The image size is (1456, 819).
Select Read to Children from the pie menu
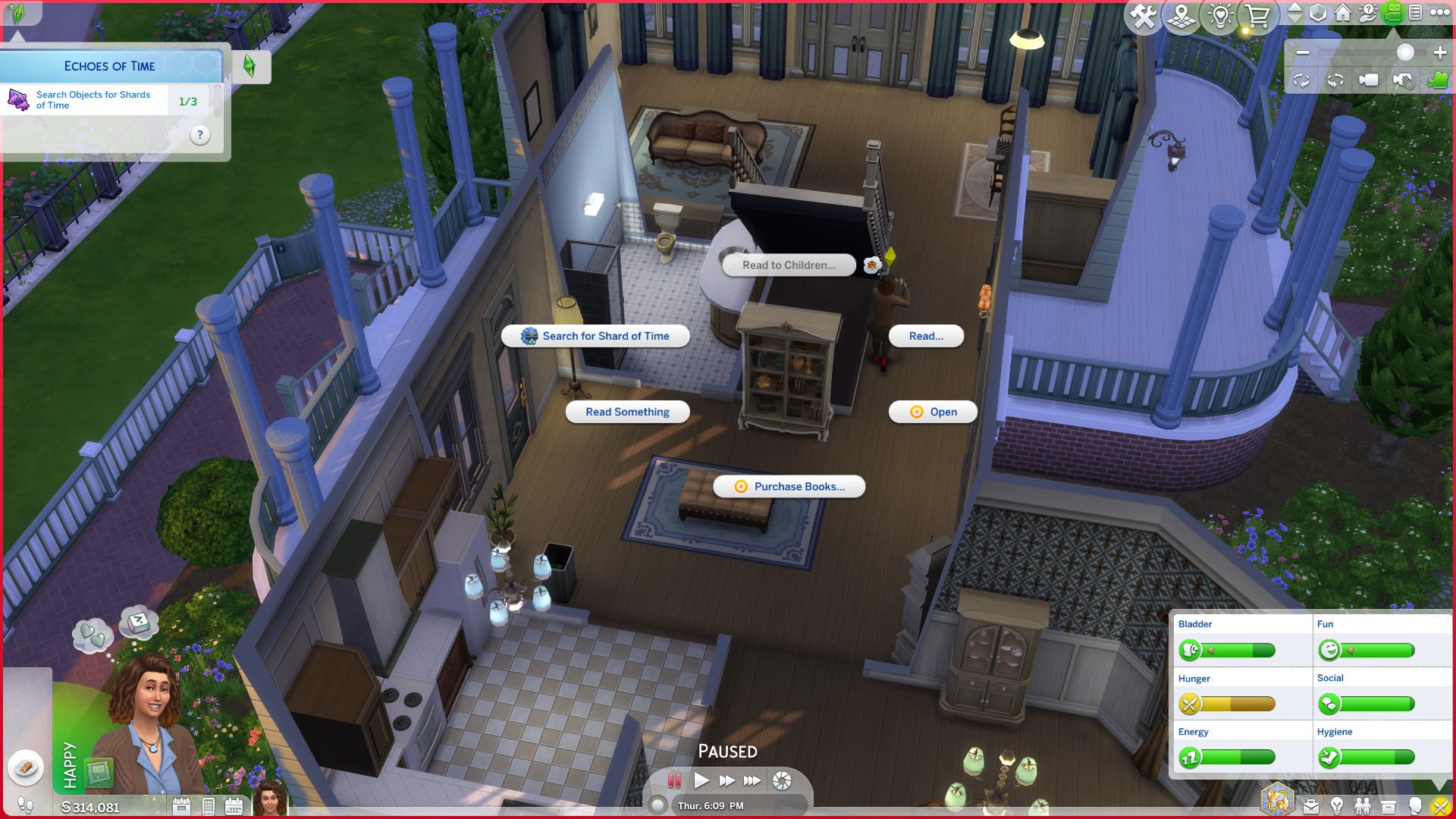point(789,265)
